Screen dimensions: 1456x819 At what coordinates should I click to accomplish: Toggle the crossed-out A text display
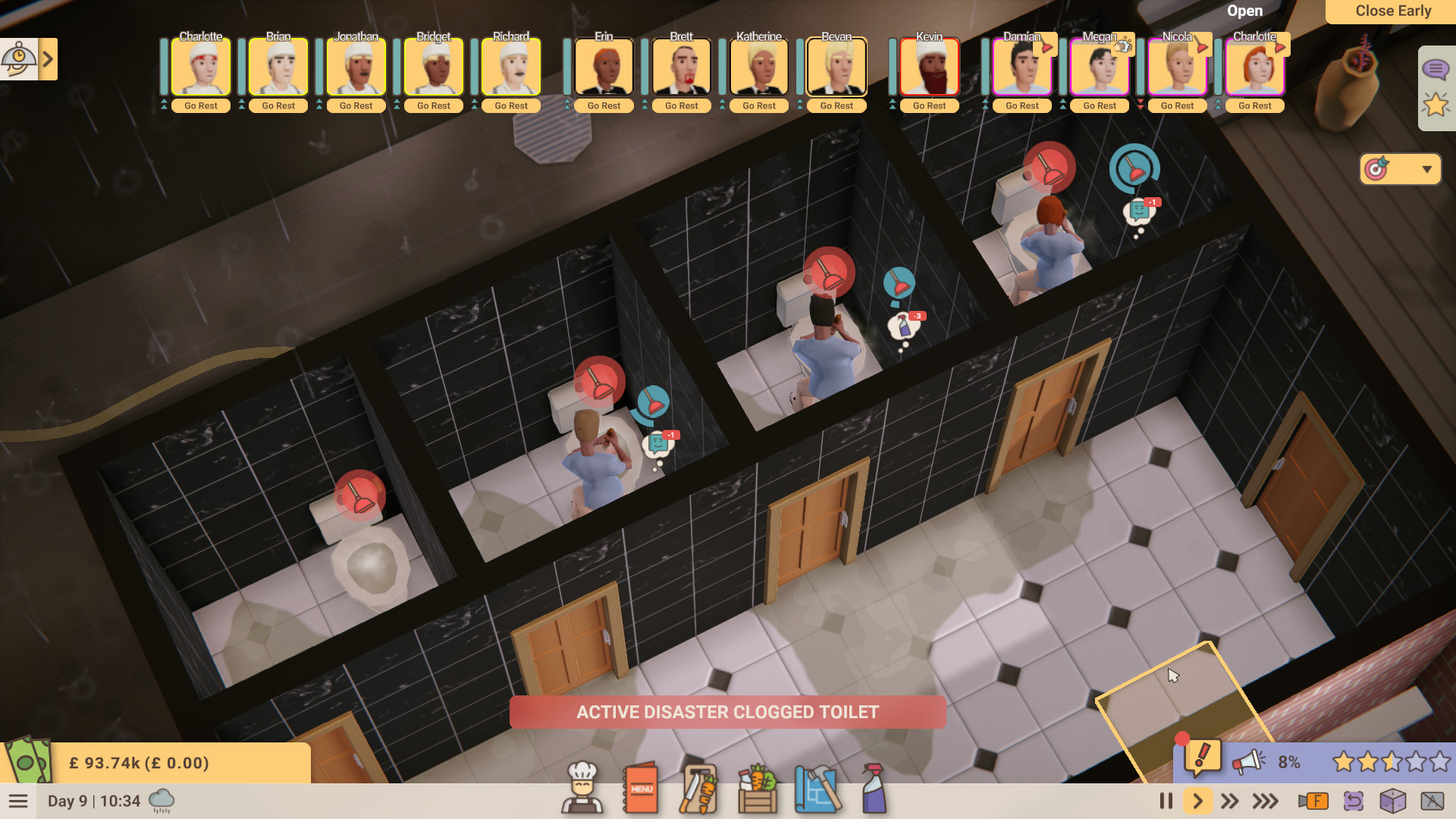(1432, 801)
